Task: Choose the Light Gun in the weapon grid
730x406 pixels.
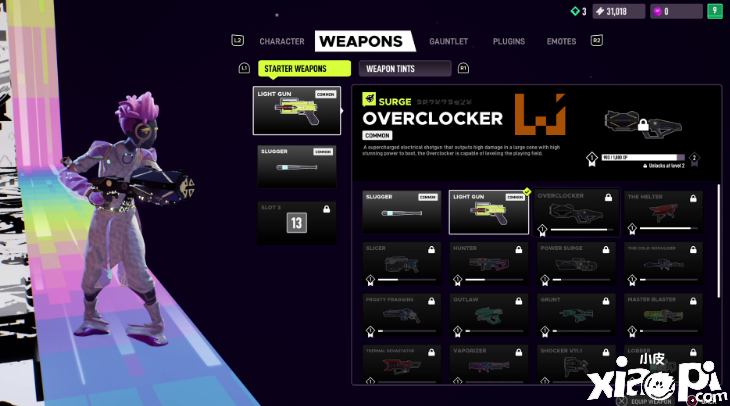Action: coord(488,212)
